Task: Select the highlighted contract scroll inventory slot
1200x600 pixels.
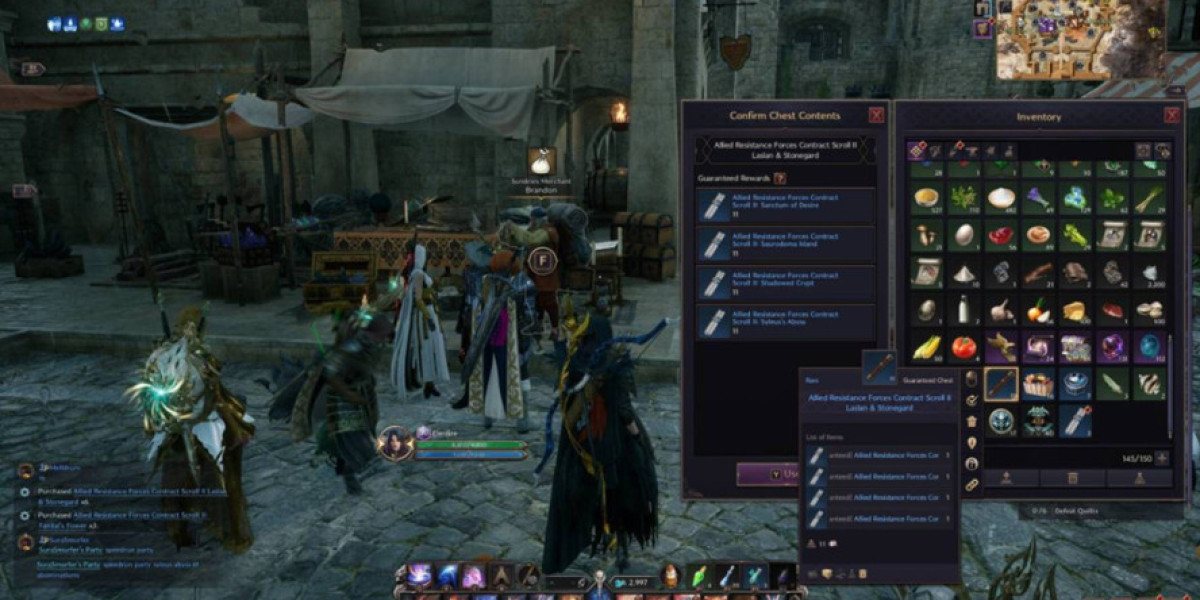Action: (x=1001, y=383)
